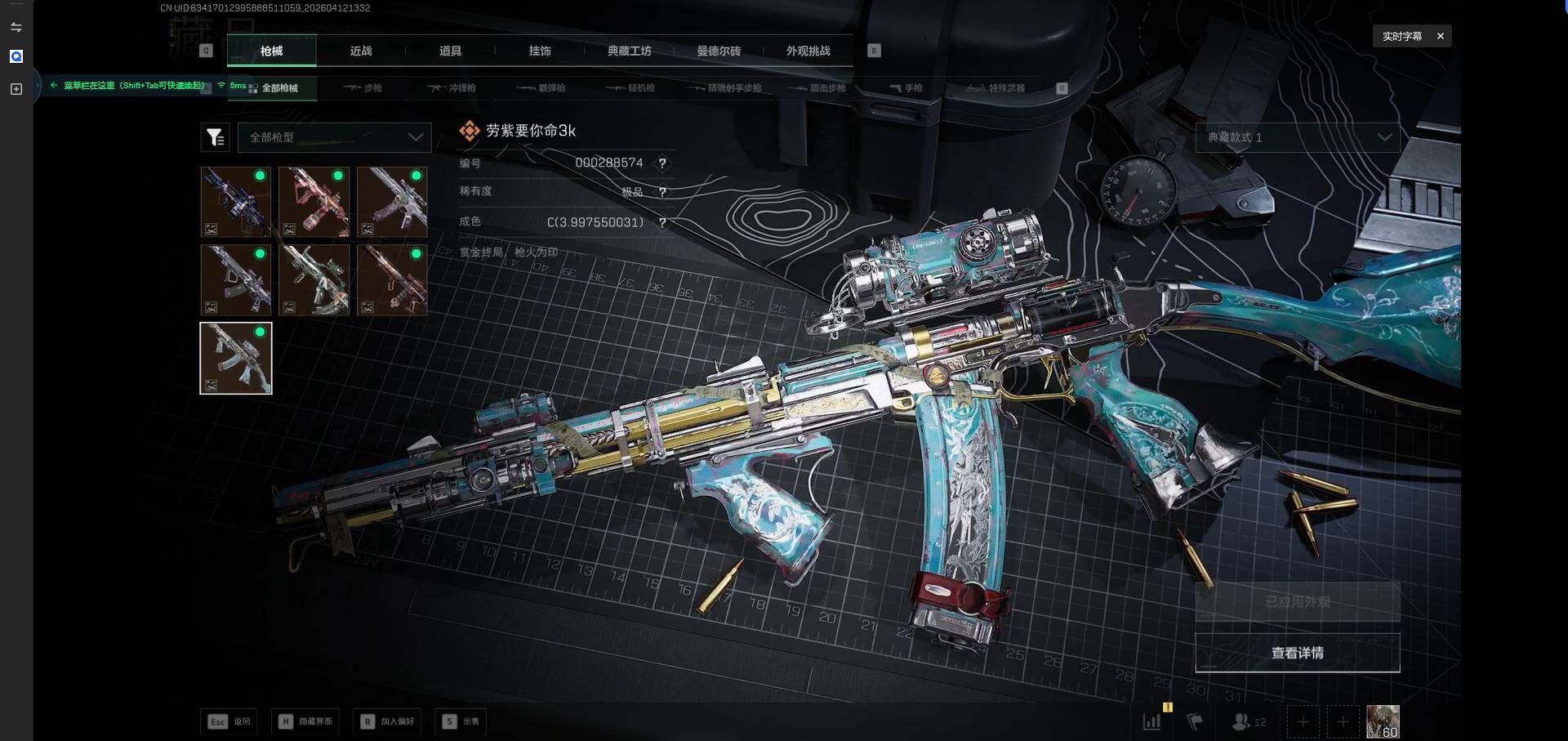
Task: Open the 全部枪型 gun type dropdown
Action: 334,137
